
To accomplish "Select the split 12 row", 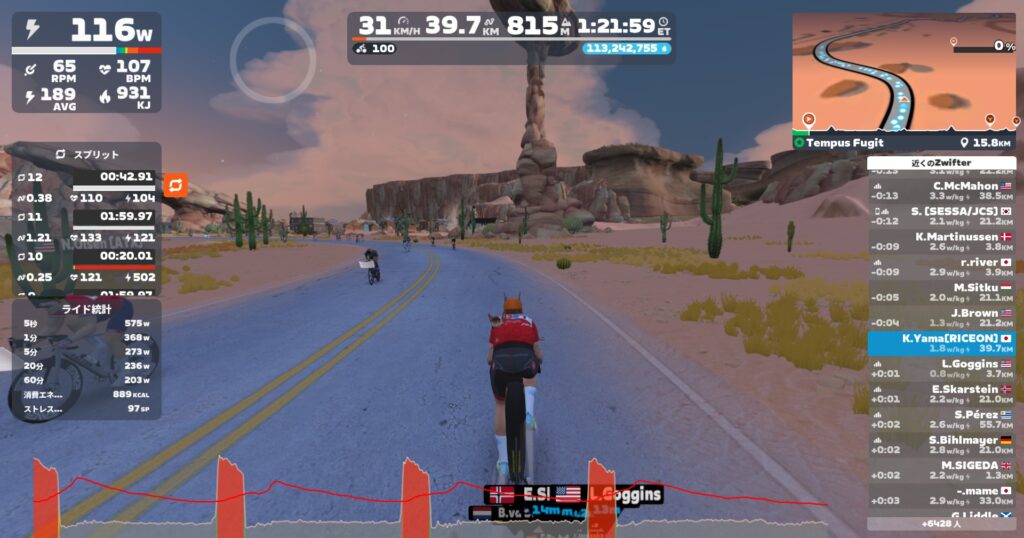I will tap(86, 177).
